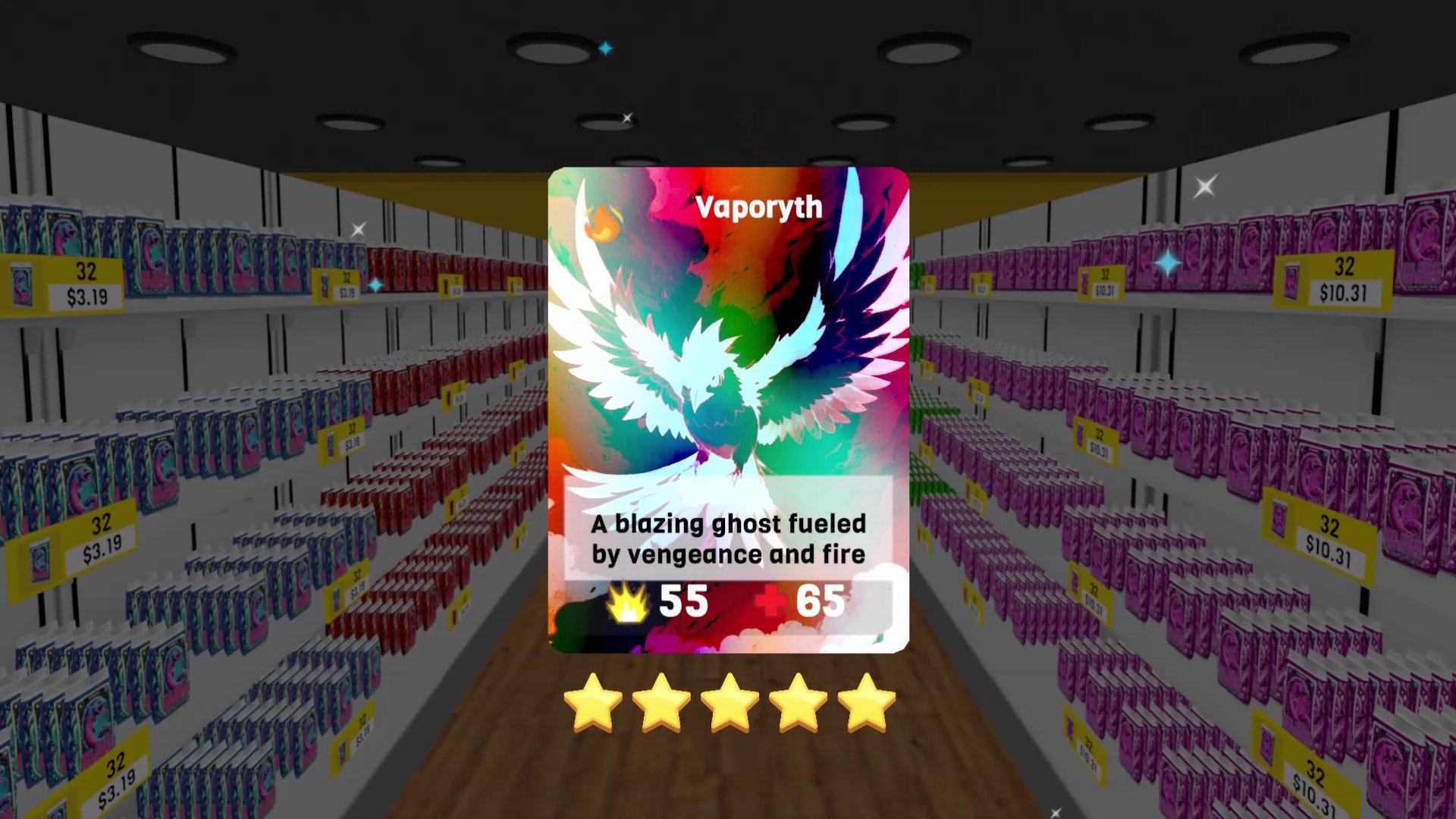This screenshot has width=1456, height=819.
Task: Click the sparkle near the left shelf price tag
Action: (377, 283)
